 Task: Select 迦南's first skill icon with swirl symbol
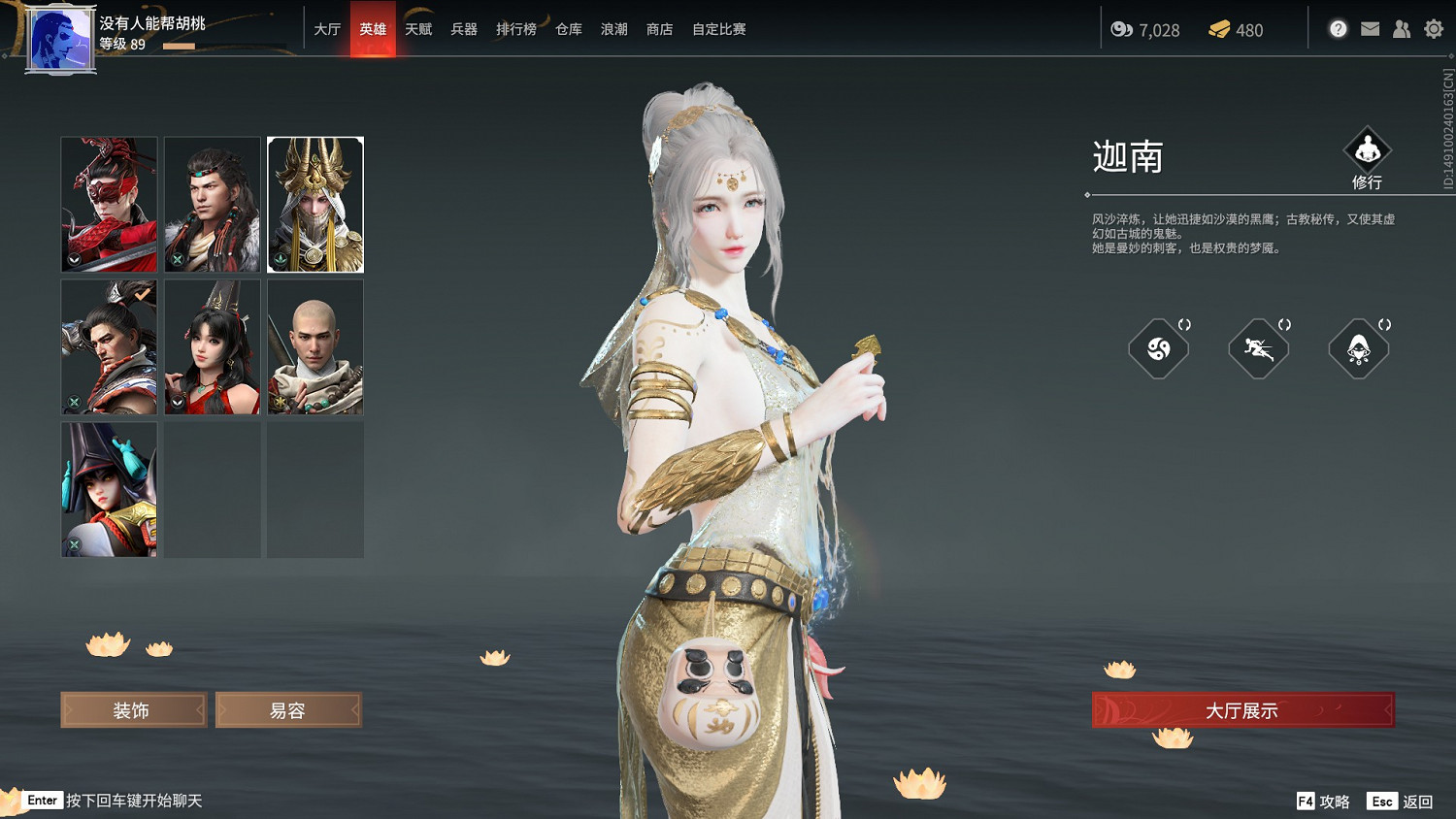point(1159,349)
